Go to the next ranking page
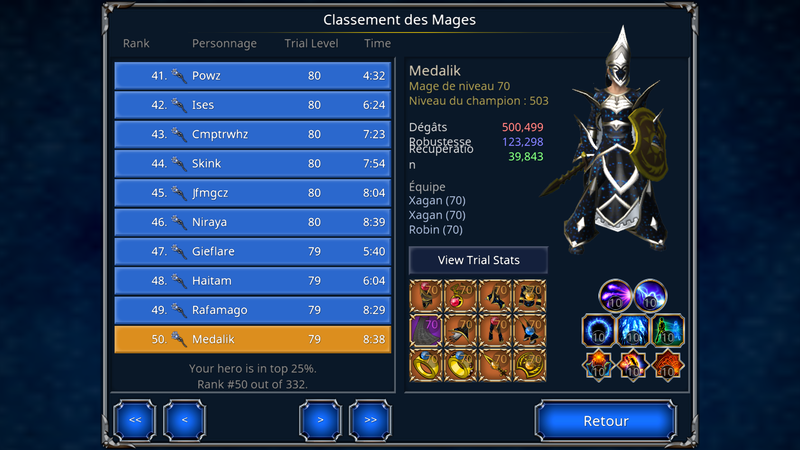The height and width of the screenshot is (450, 800). 320,420
